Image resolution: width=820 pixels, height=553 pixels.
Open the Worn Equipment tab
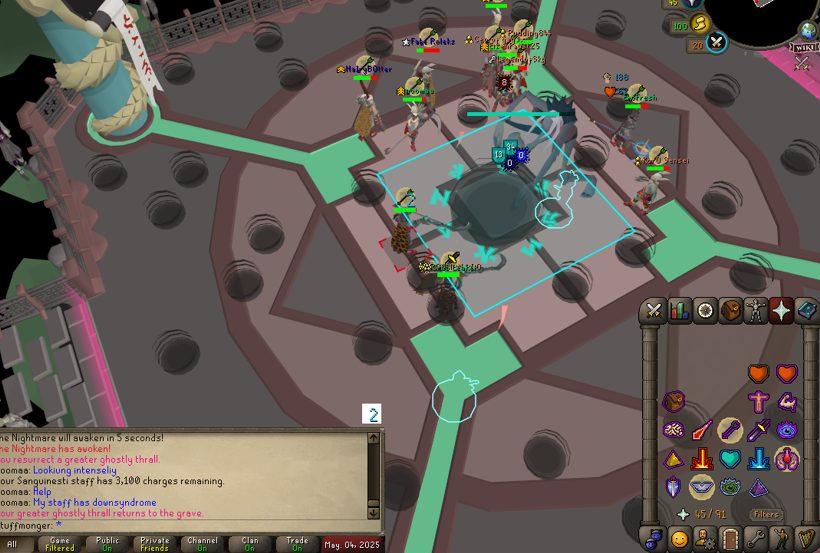(756, 310)
